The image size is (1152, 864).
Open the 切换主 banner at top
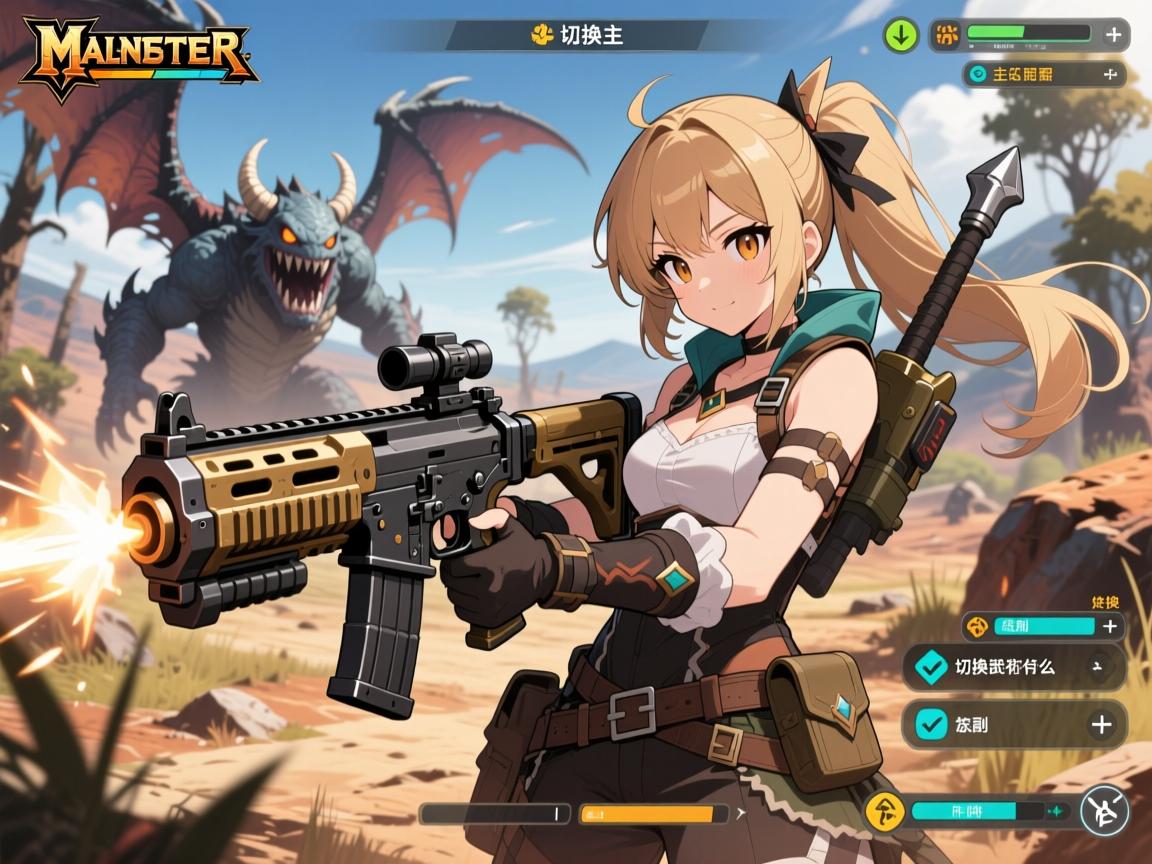(x=577, y=36)
